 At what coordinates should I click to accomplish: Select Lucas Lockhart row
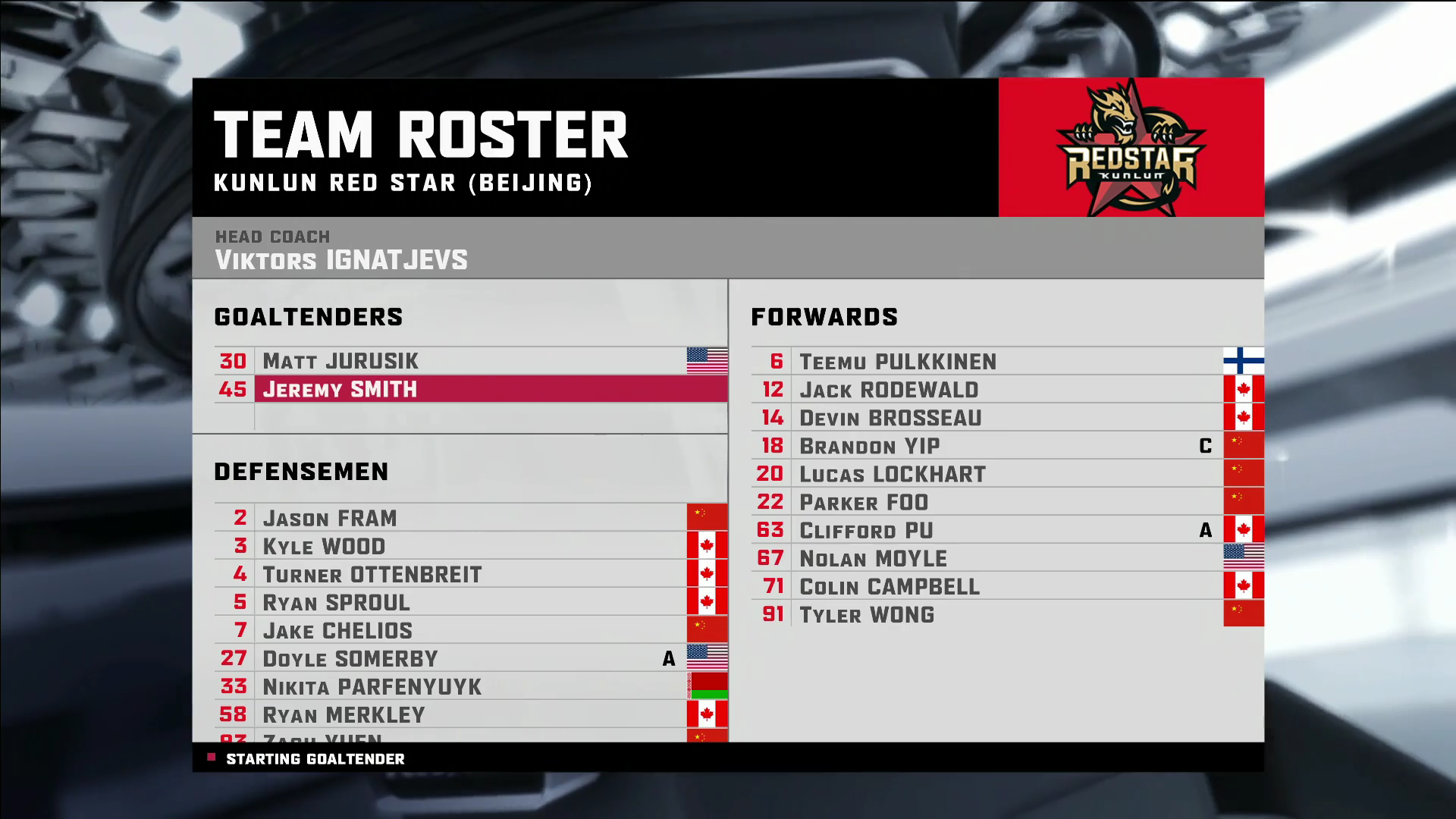(x=893, y=474)
